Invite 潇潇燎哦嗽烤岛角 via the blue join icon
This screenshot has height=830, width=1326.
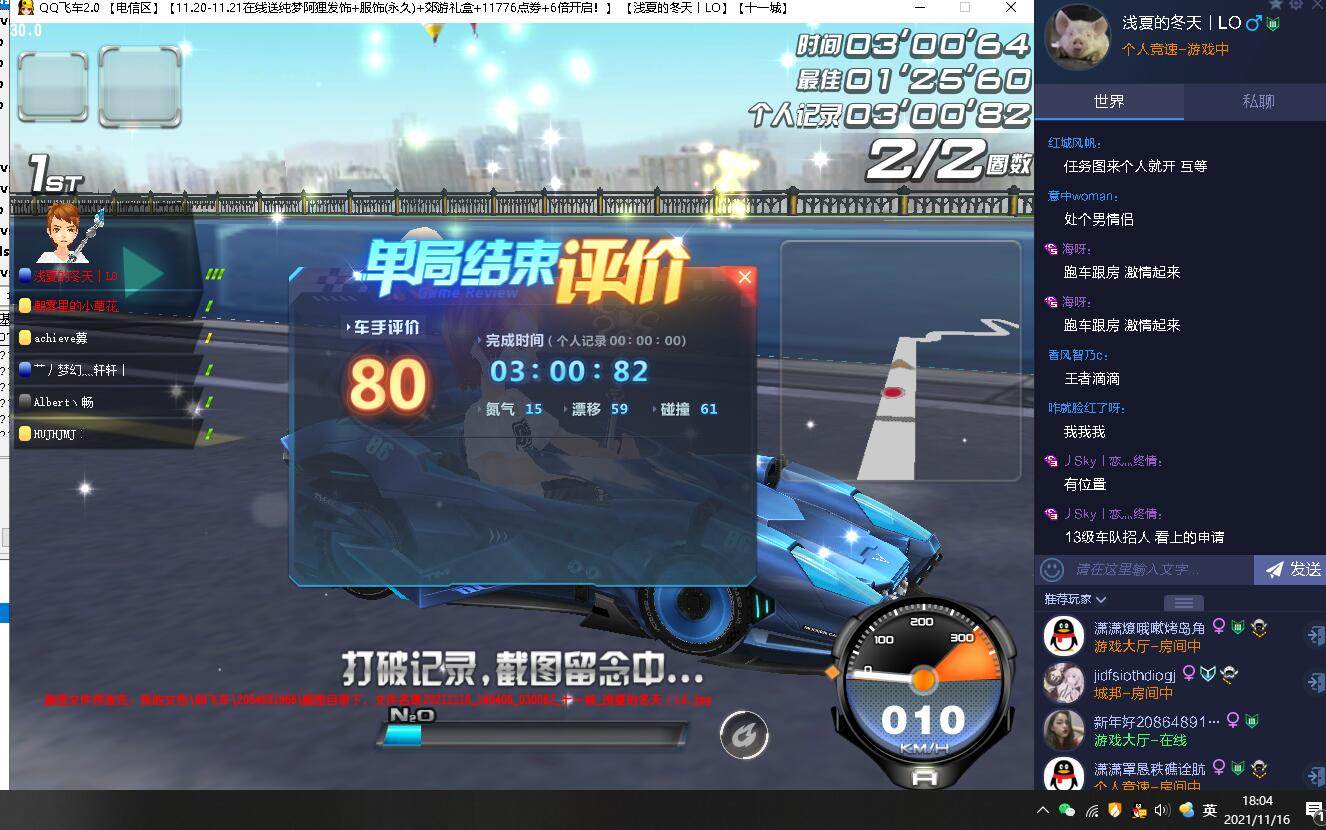point(1314,636)
